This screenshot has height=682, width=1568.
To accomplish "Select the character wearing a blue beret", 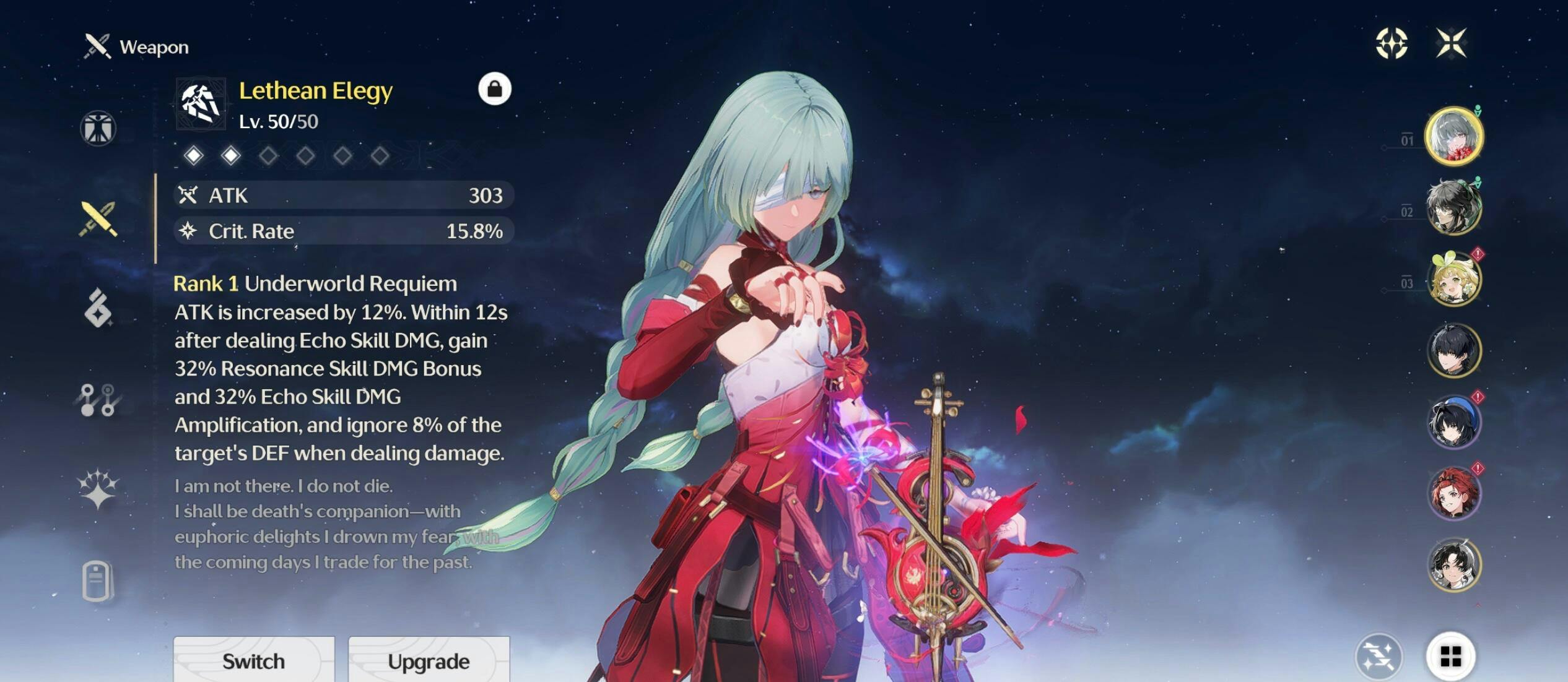I will pyautogui.click(x=1453, y=422).
